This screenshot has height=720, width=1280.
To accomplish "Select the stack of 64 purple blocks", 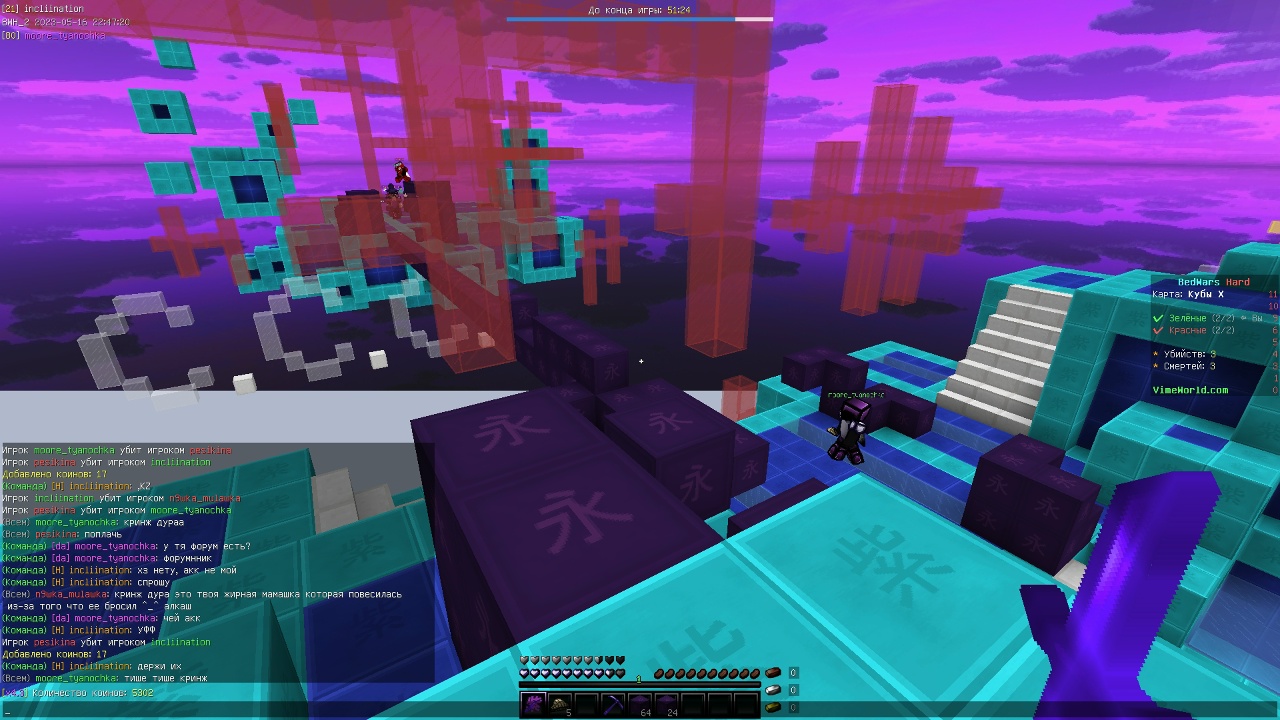I will click(x=640, y=703).
